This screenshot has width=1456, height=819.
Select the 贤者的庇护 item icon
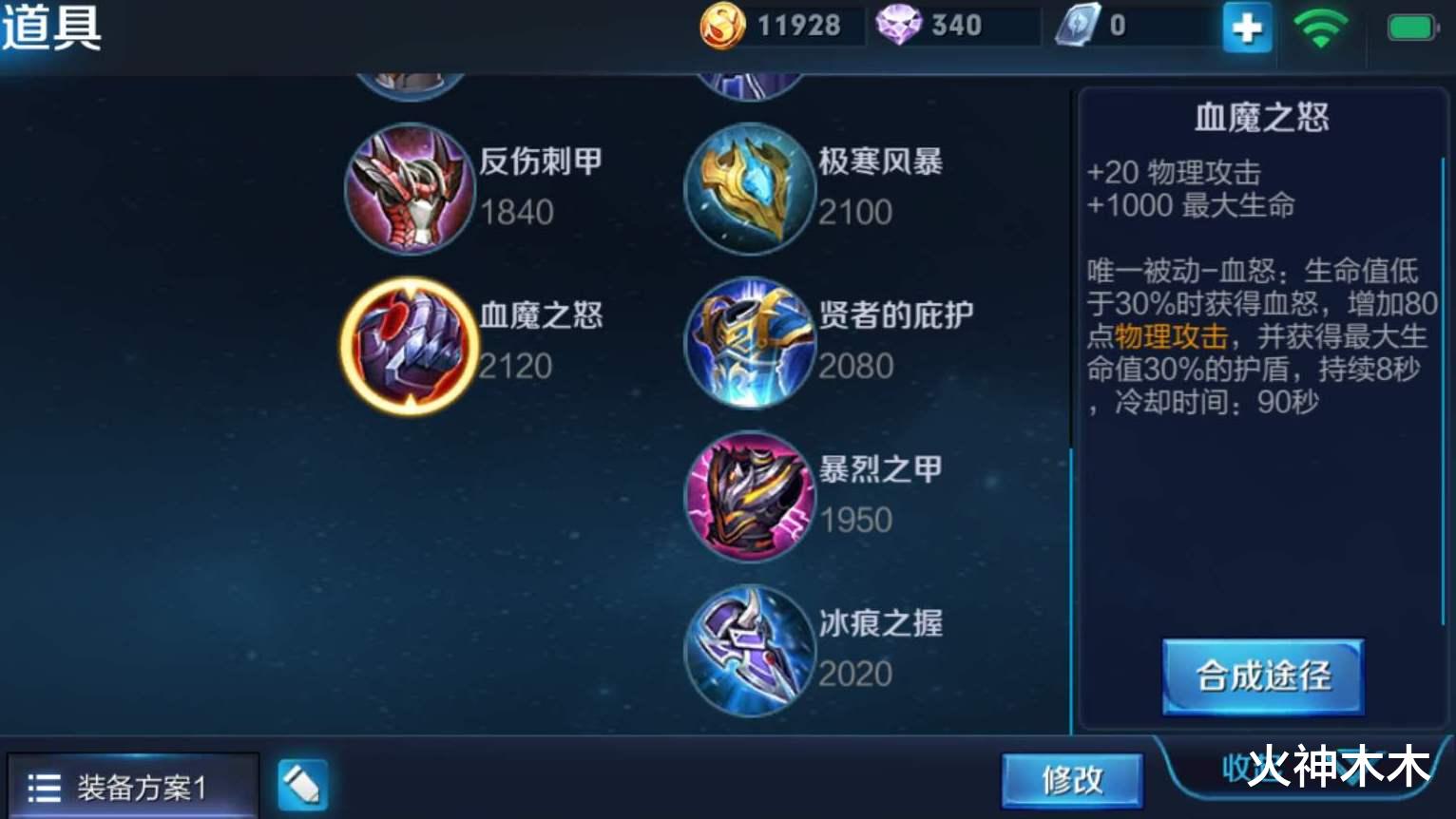coord(750,343)
